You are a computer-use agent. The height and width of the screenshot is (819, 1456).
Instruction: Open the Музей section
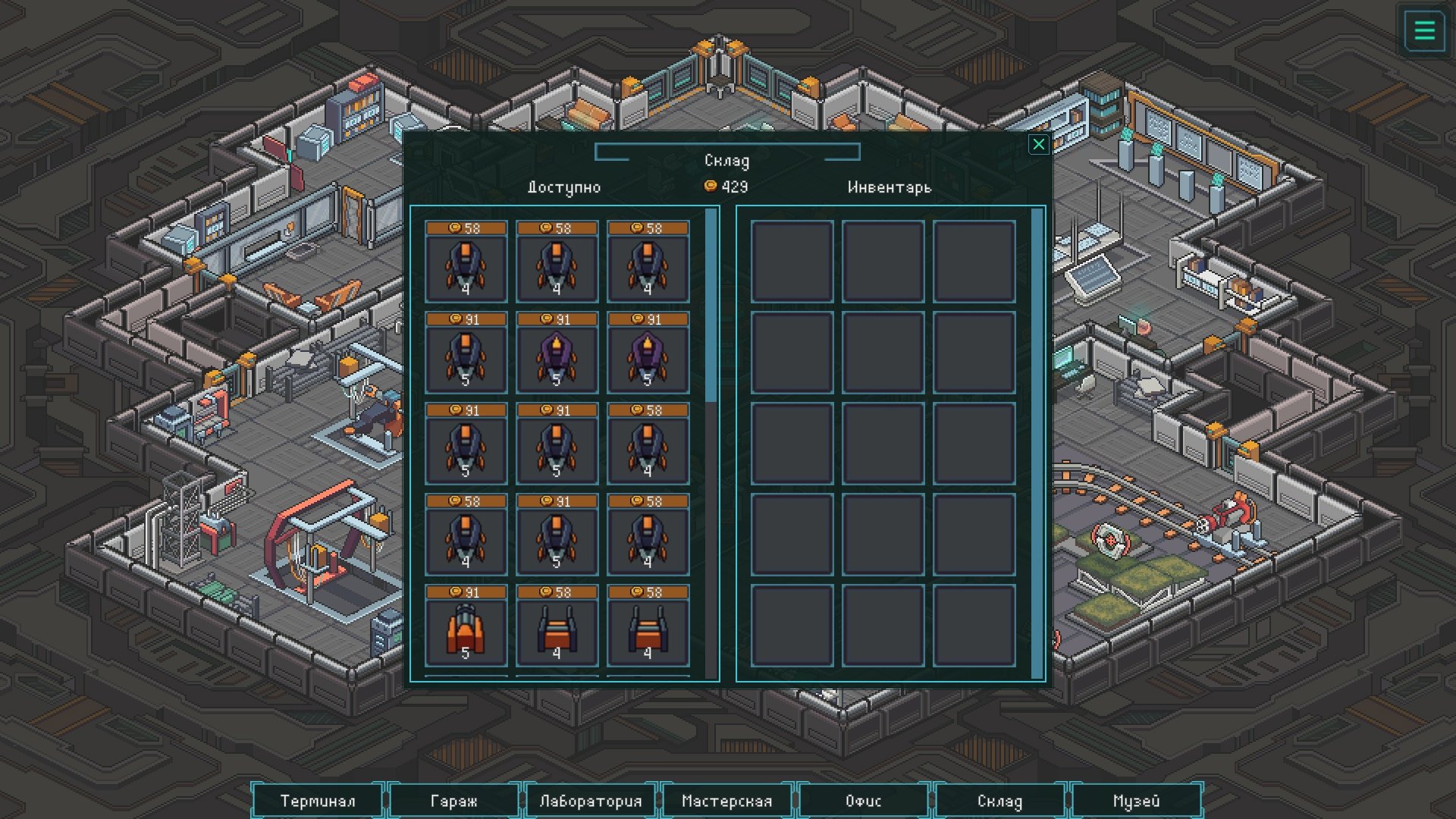(x=1136, y=801)
